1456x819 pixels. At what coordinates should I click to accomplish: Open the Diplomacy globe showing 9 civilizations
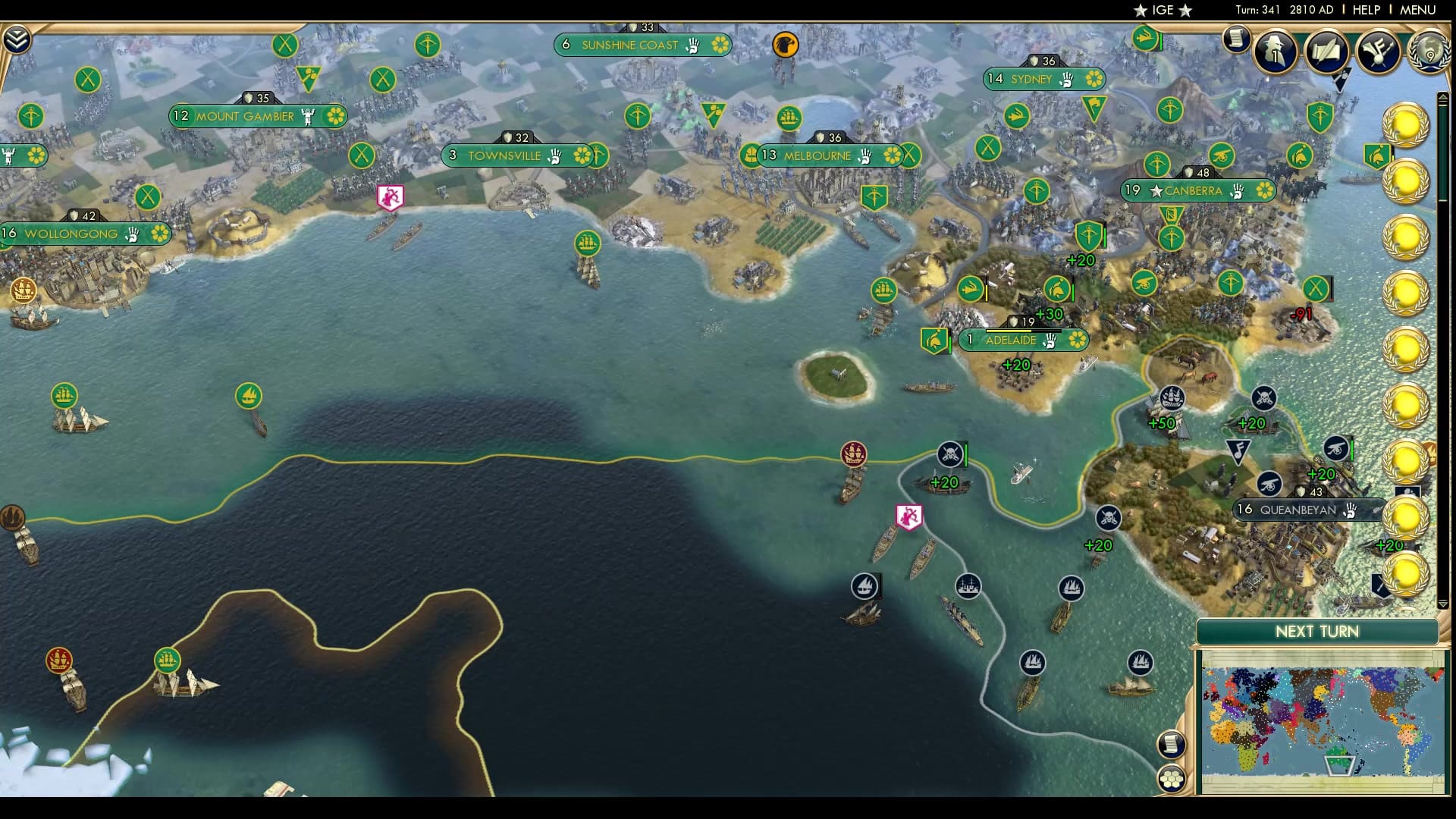1429,53
